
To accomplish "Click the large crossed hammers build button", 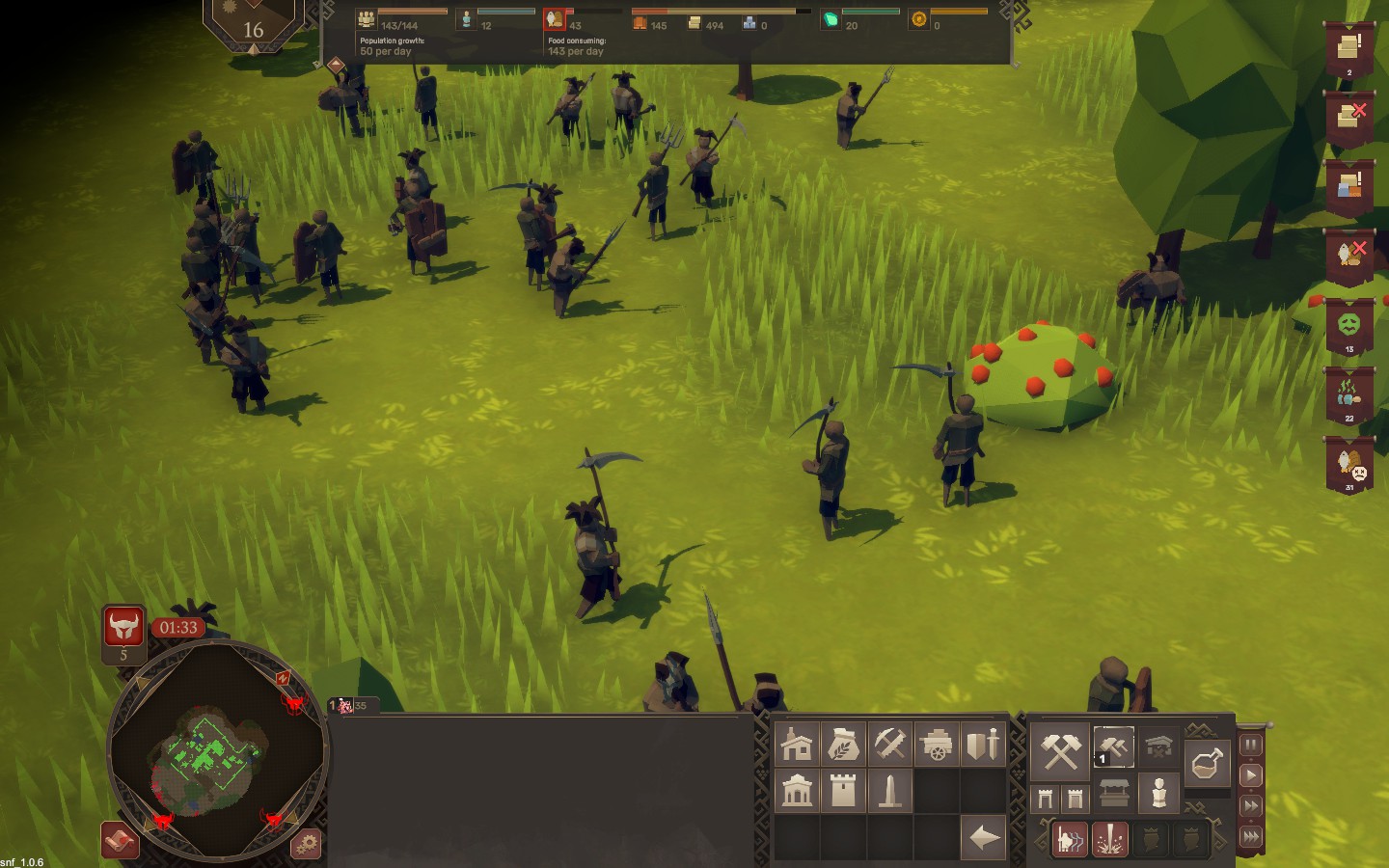I will click(1061, 751).
